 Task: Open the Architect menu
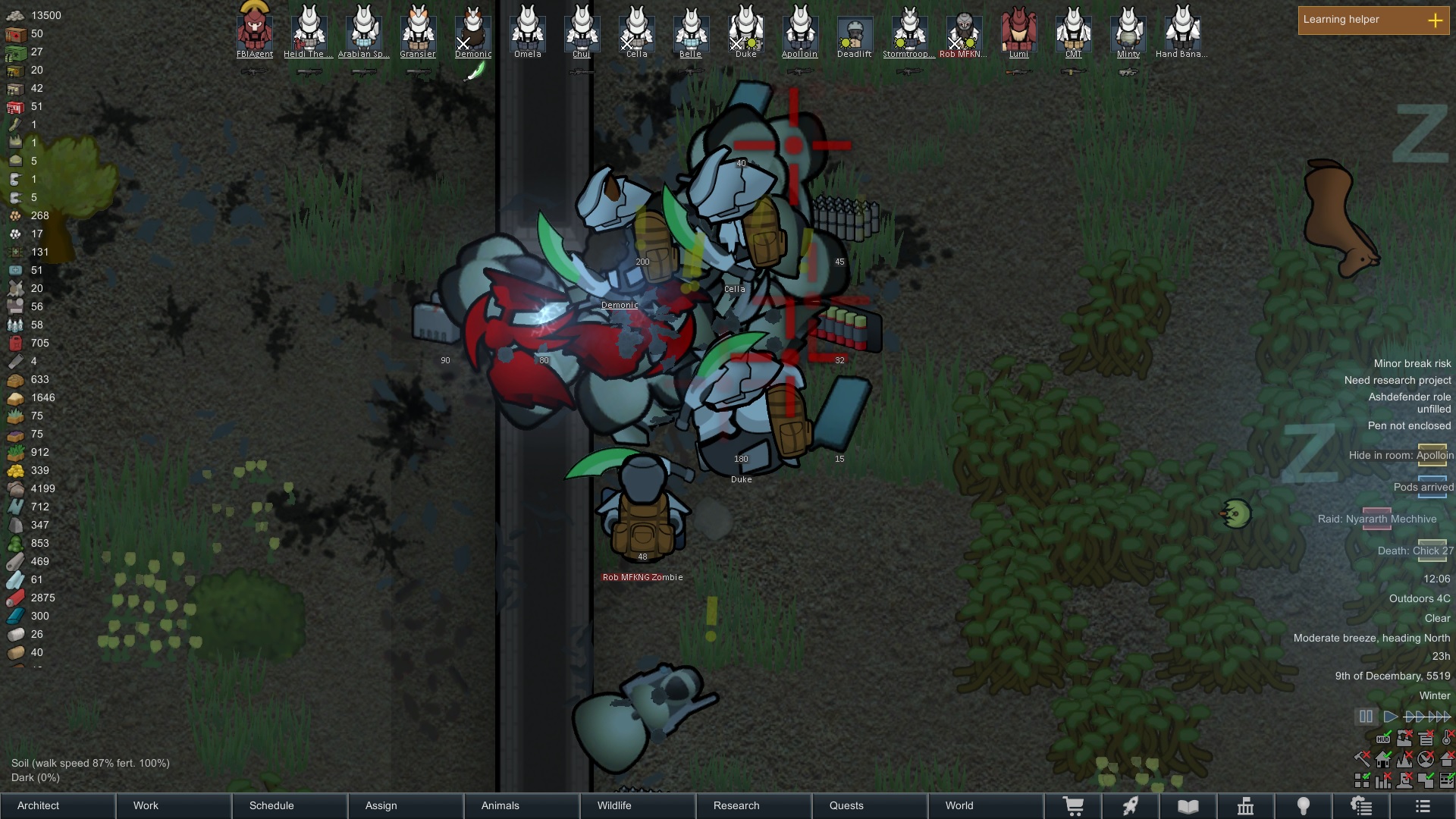click(58, 805)
